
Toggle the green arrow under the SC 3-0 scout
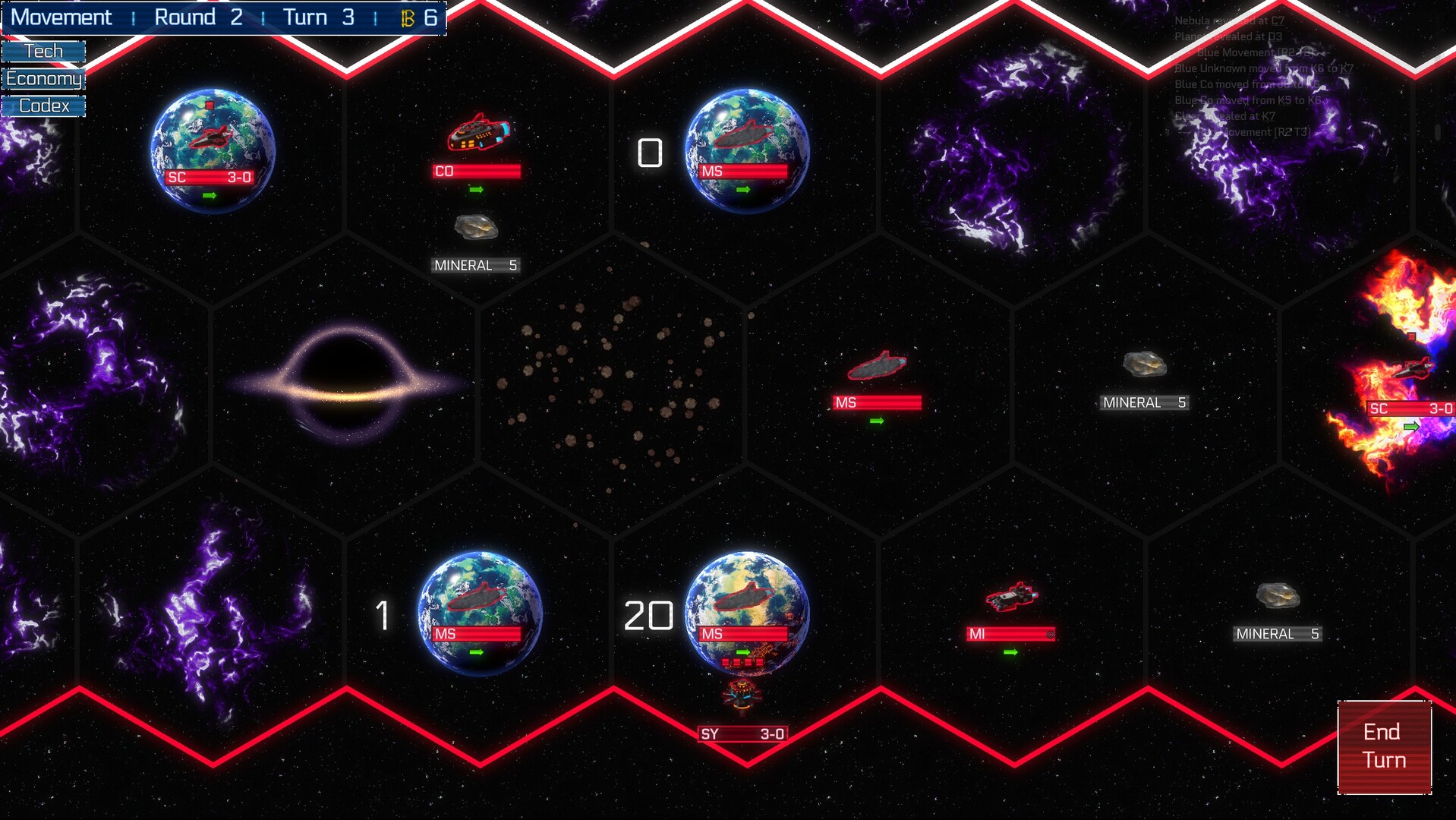tap(211, 195)
